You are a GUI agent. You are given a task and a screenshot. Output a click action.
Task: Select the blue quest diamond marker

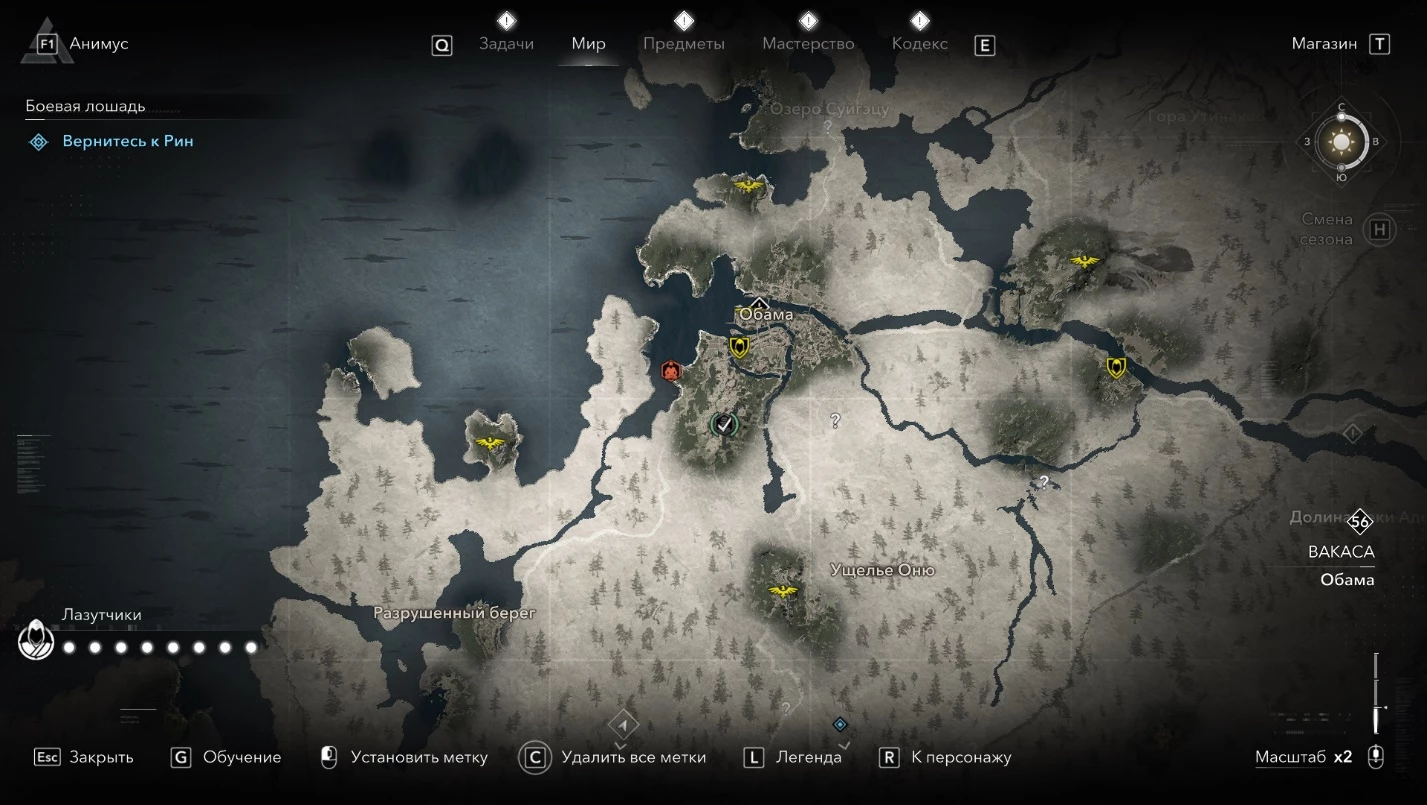click(x=840, y=724)
